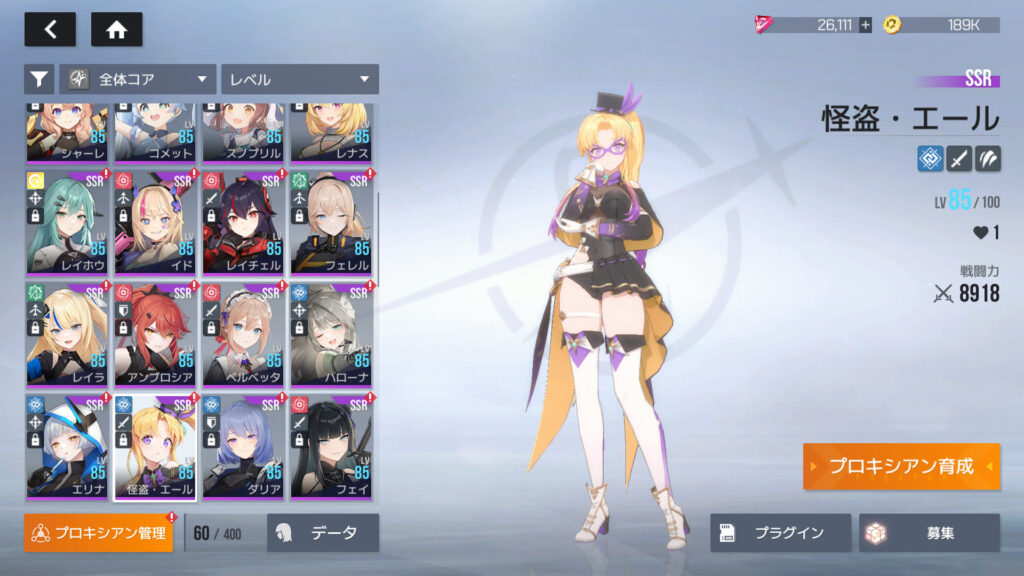The height and width of the screenshot is (576, 1024).
Task: Choose the アンブロシア character card
Action: 155,334
